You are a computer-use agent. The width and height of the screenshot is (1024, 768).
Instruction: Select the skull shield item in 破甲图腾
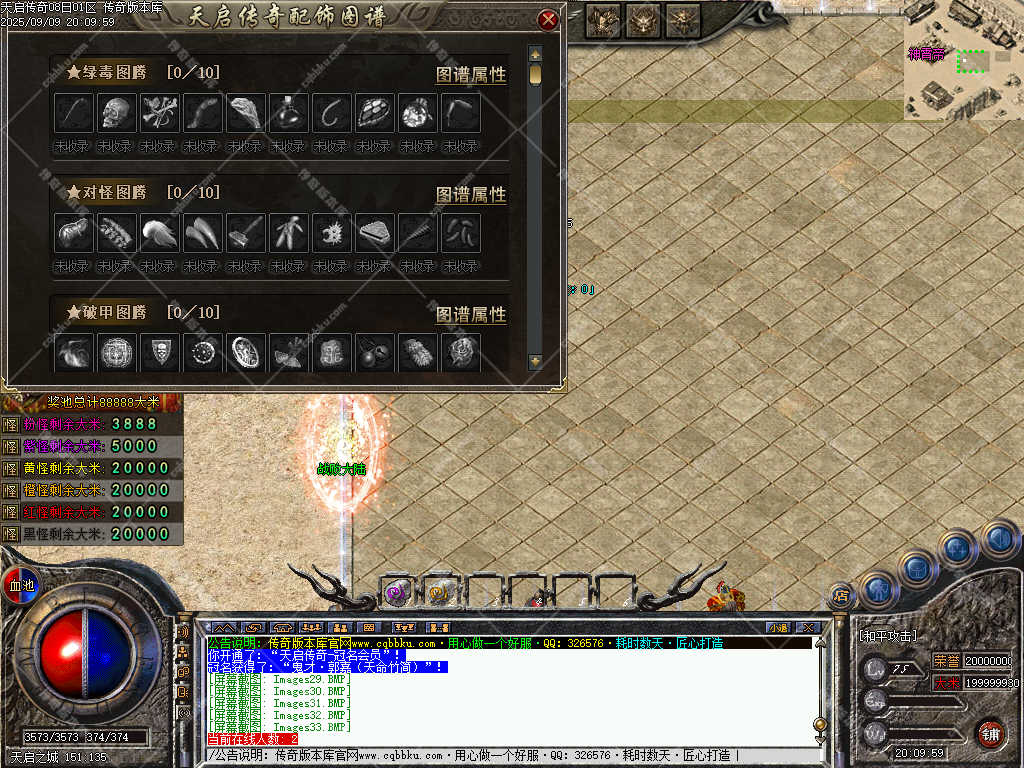[x=160, y=353]
